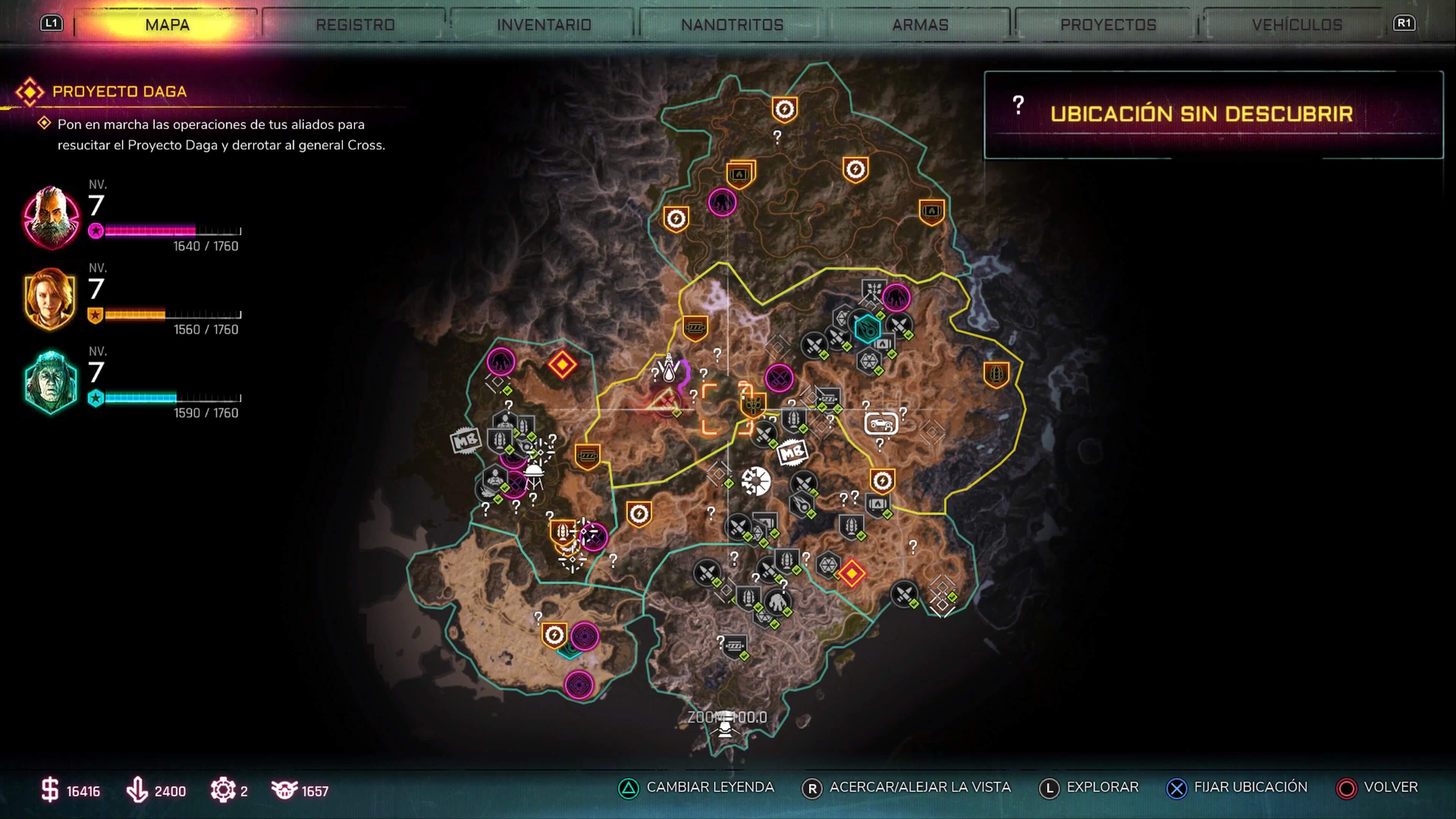Select the Nanotritos tab
1456x819 pixels.
[x=732, y=25]
